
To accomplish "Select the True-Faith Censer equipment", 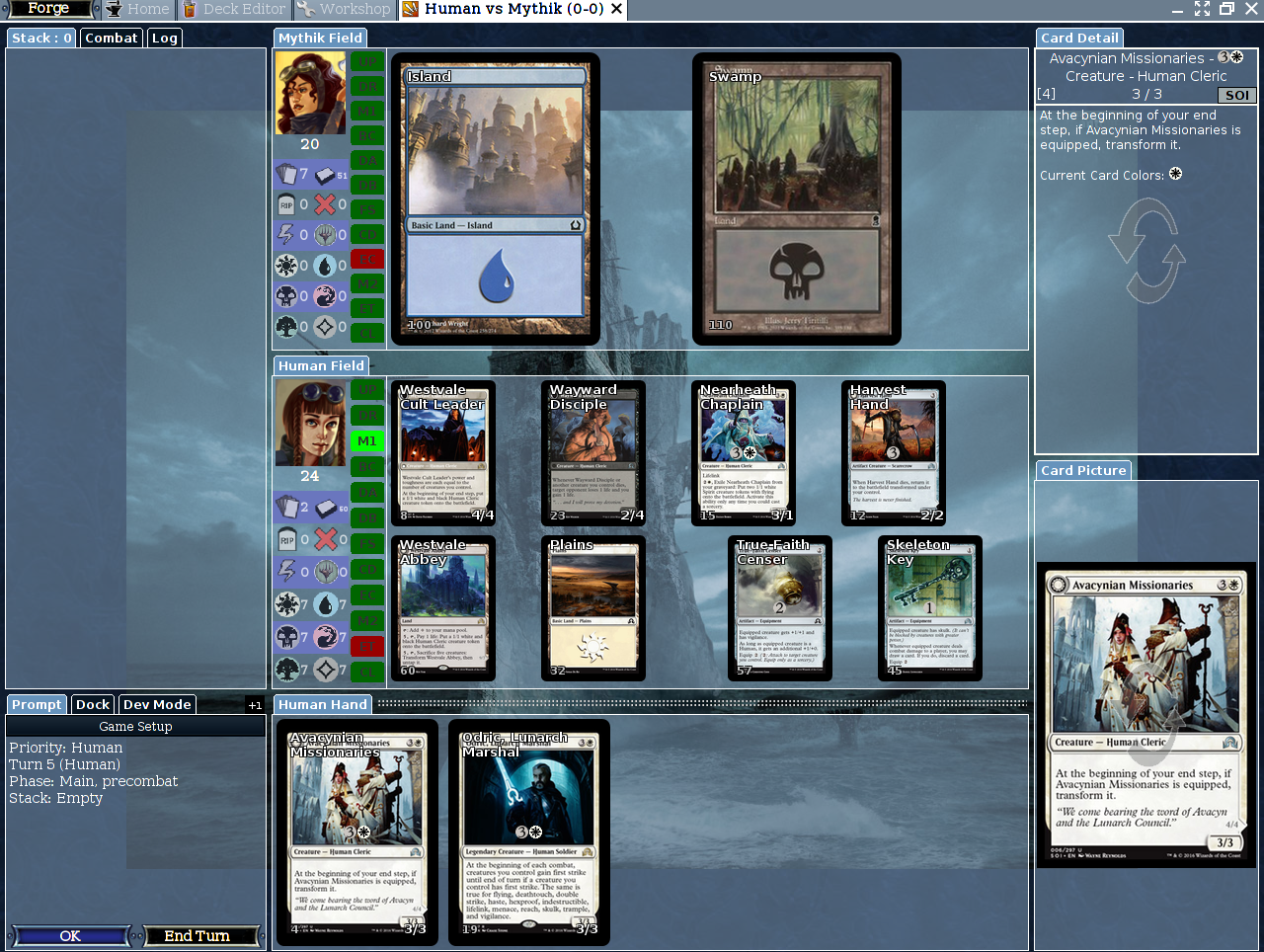I will 779,607.
